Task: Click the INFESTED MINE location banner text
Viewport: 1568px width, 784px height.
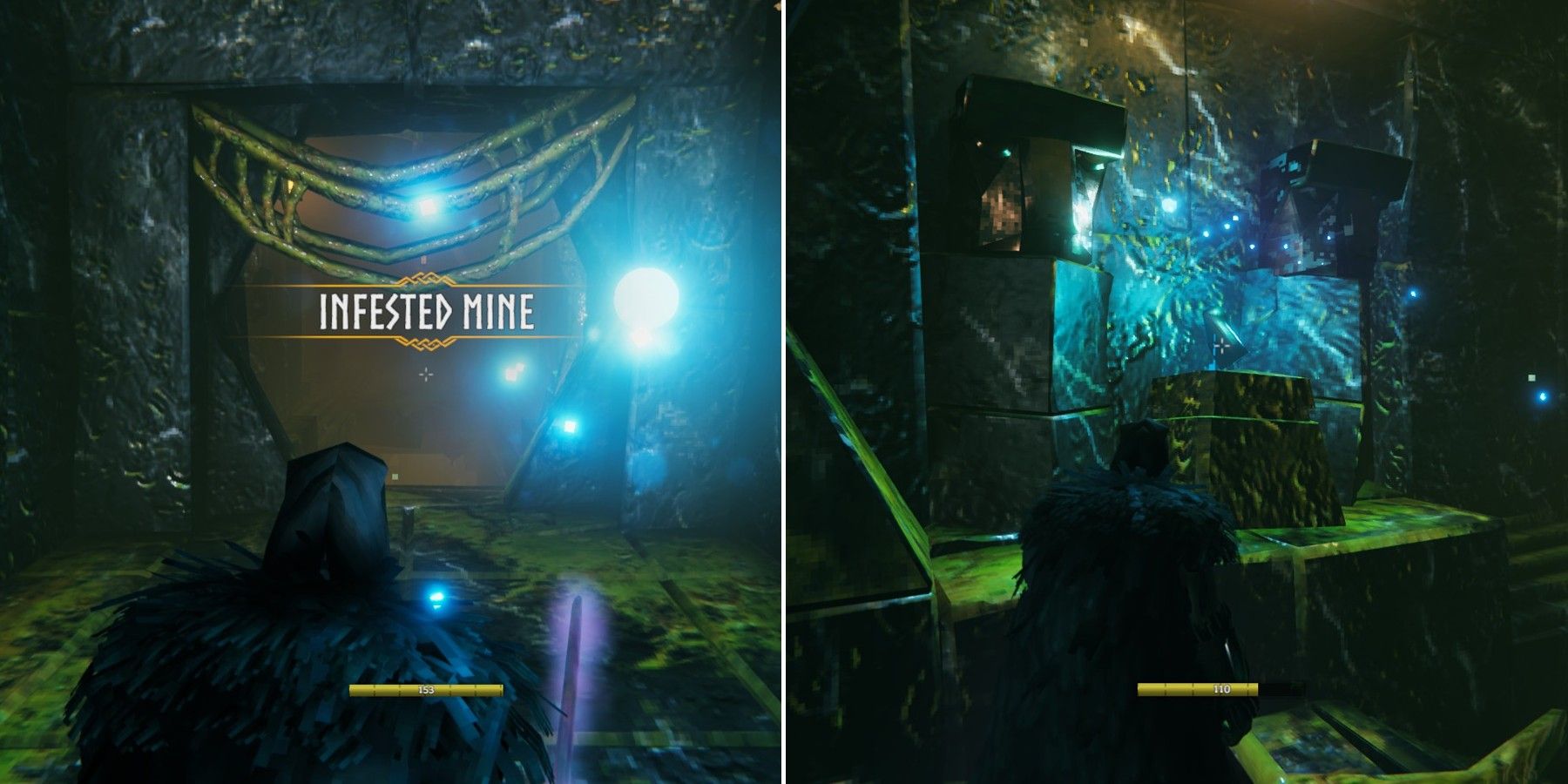Action: [x=424, y=311]
